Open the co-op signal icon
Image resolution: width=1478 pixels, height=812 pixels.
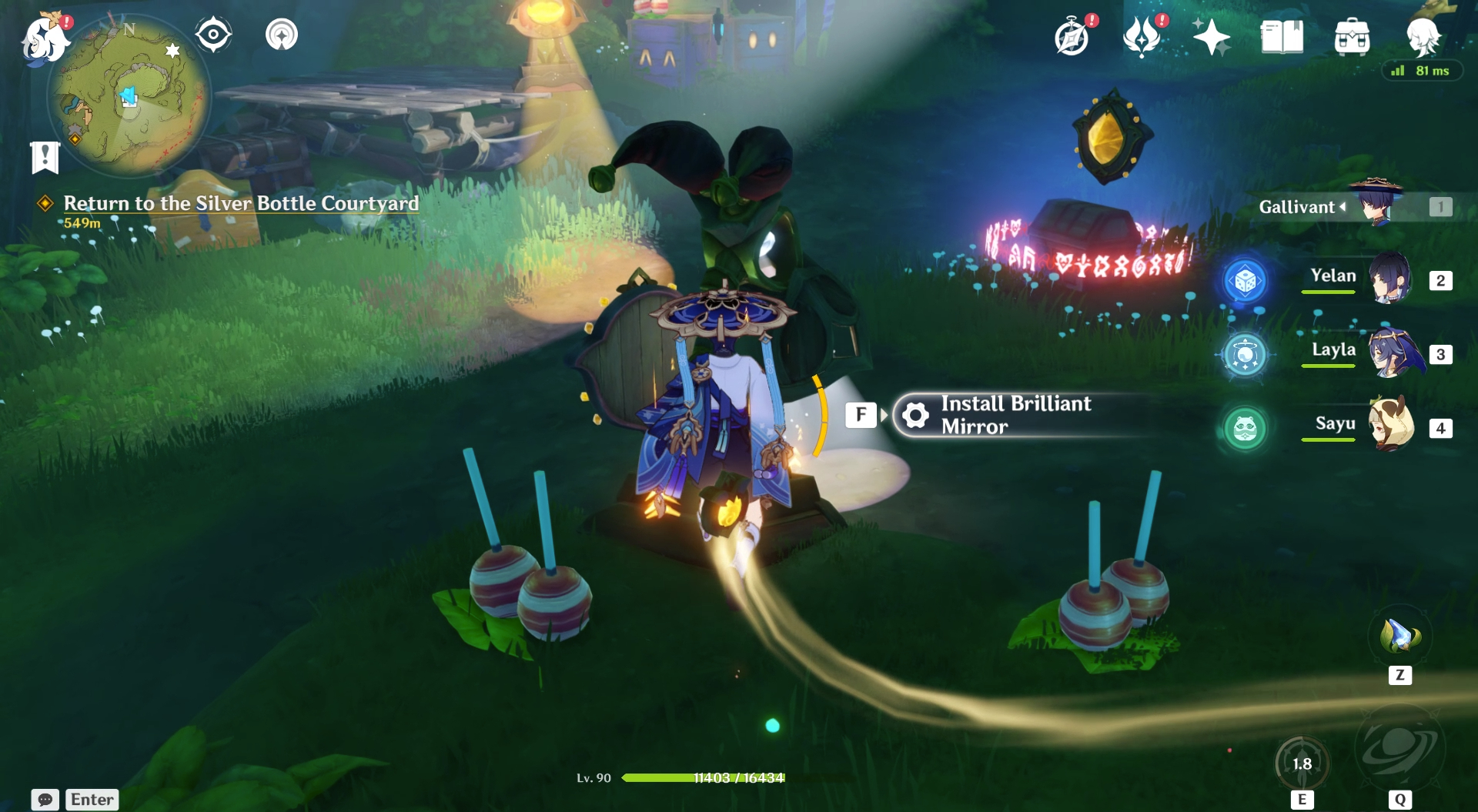point(282,35)
